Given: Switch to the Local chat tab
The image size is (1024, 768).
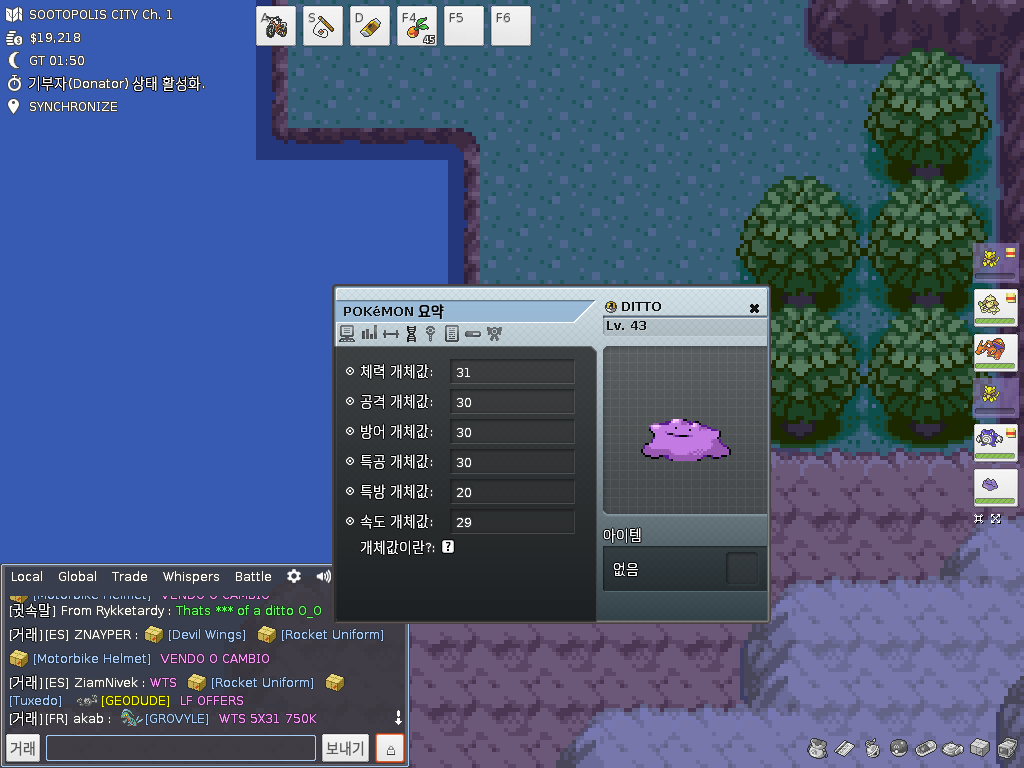Looking at the screenshot, I should tap(27, 576).
